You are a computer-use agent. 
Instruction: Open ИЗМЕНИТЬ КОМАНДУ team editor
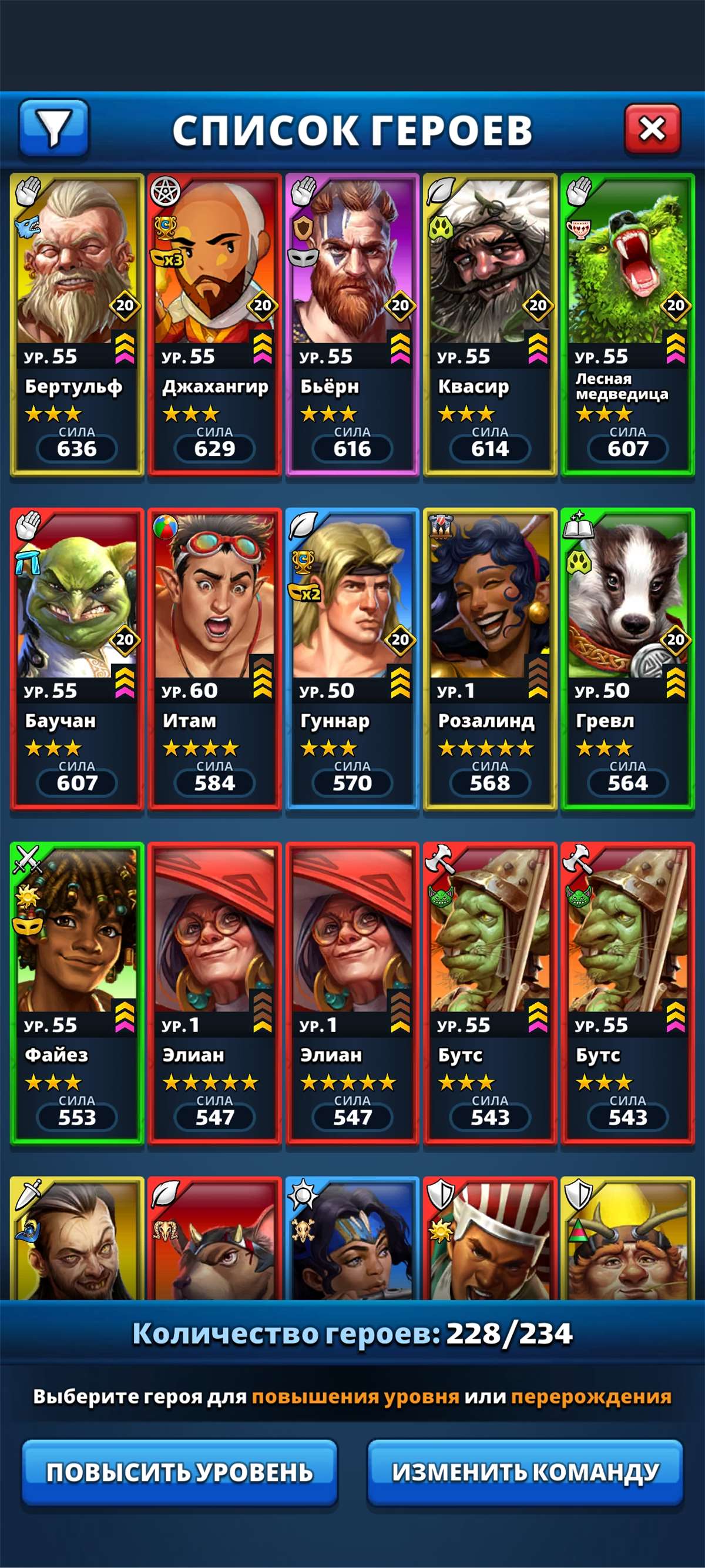525,1472
